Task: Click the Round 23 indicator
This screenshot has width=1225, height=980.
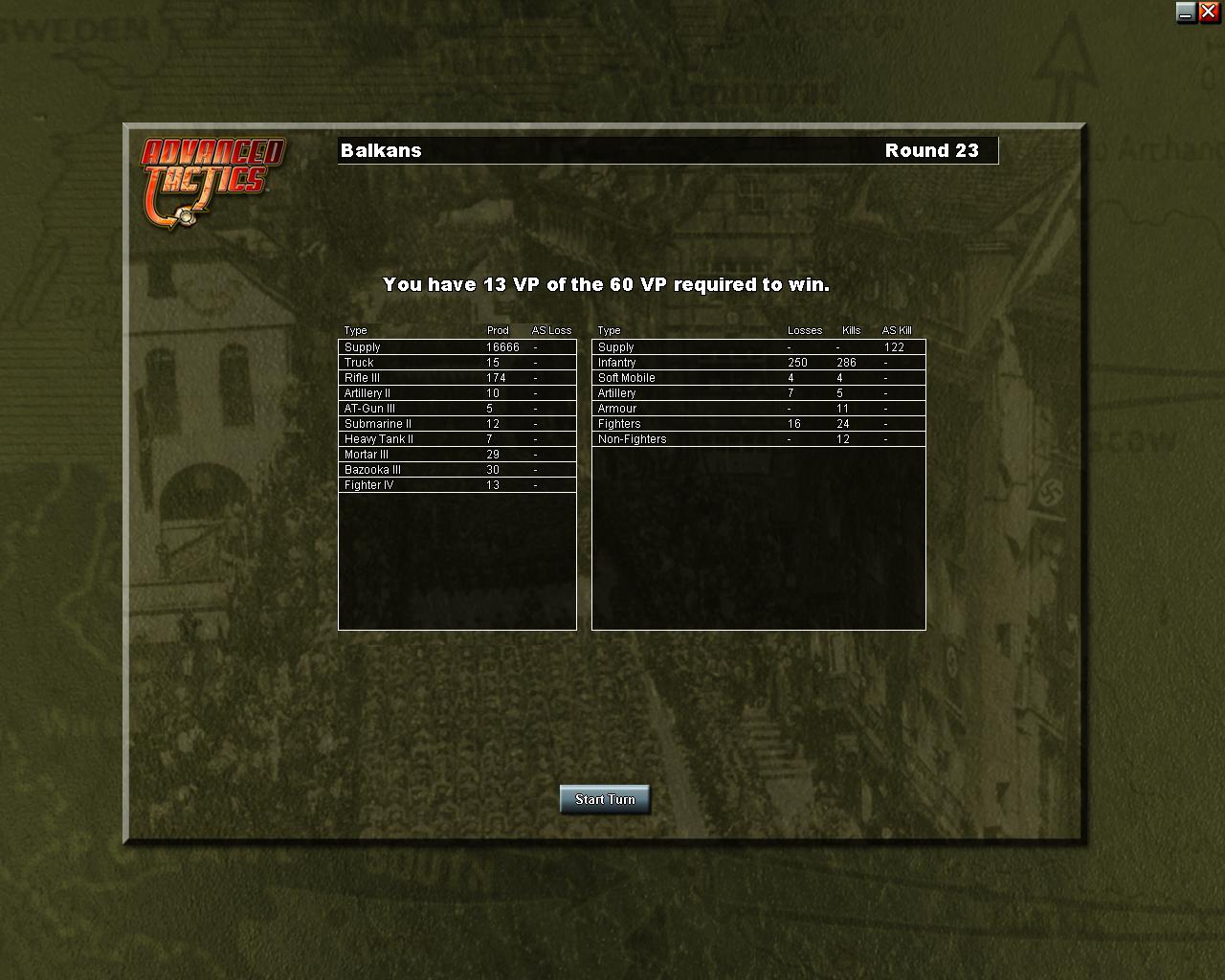Action: 932,150
